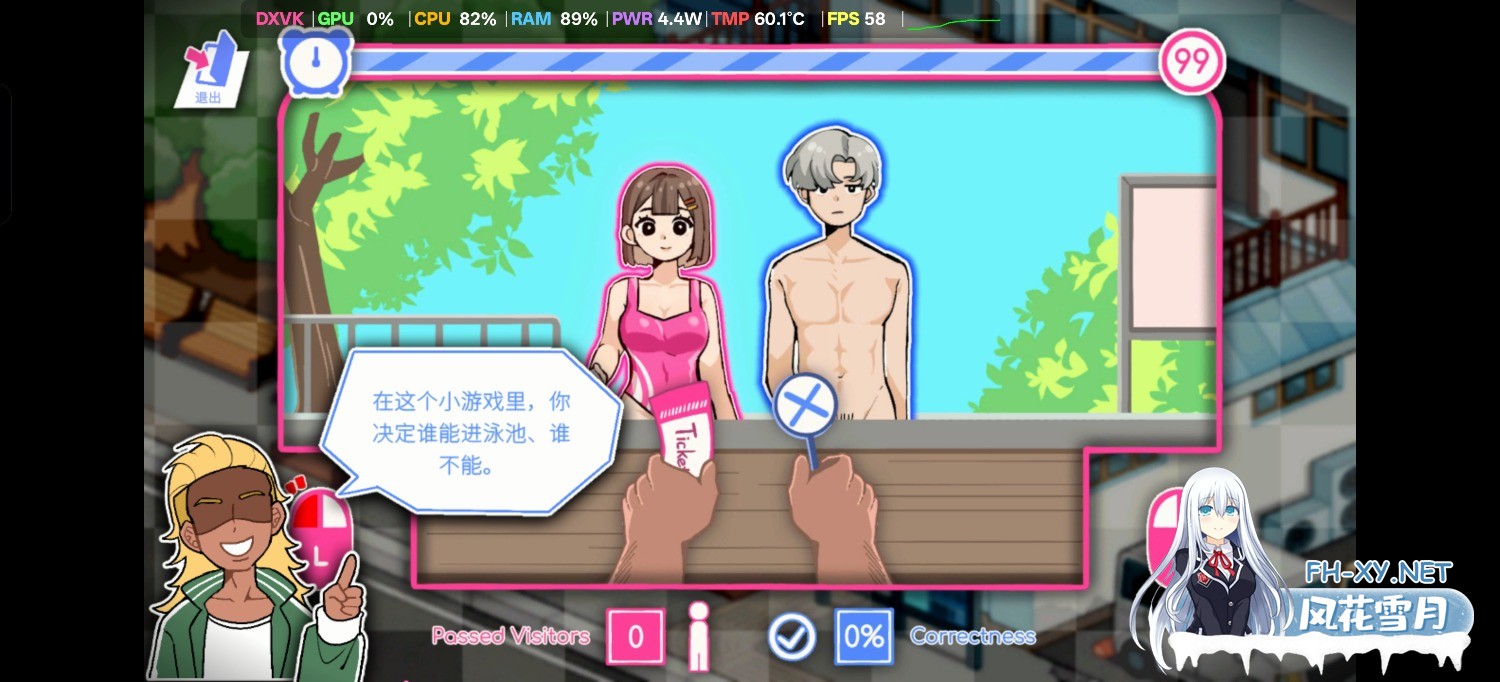Viewport: 1500px width, 682px height.
Task: Select the blue X reject paddle
Action: tap(805, 408)
